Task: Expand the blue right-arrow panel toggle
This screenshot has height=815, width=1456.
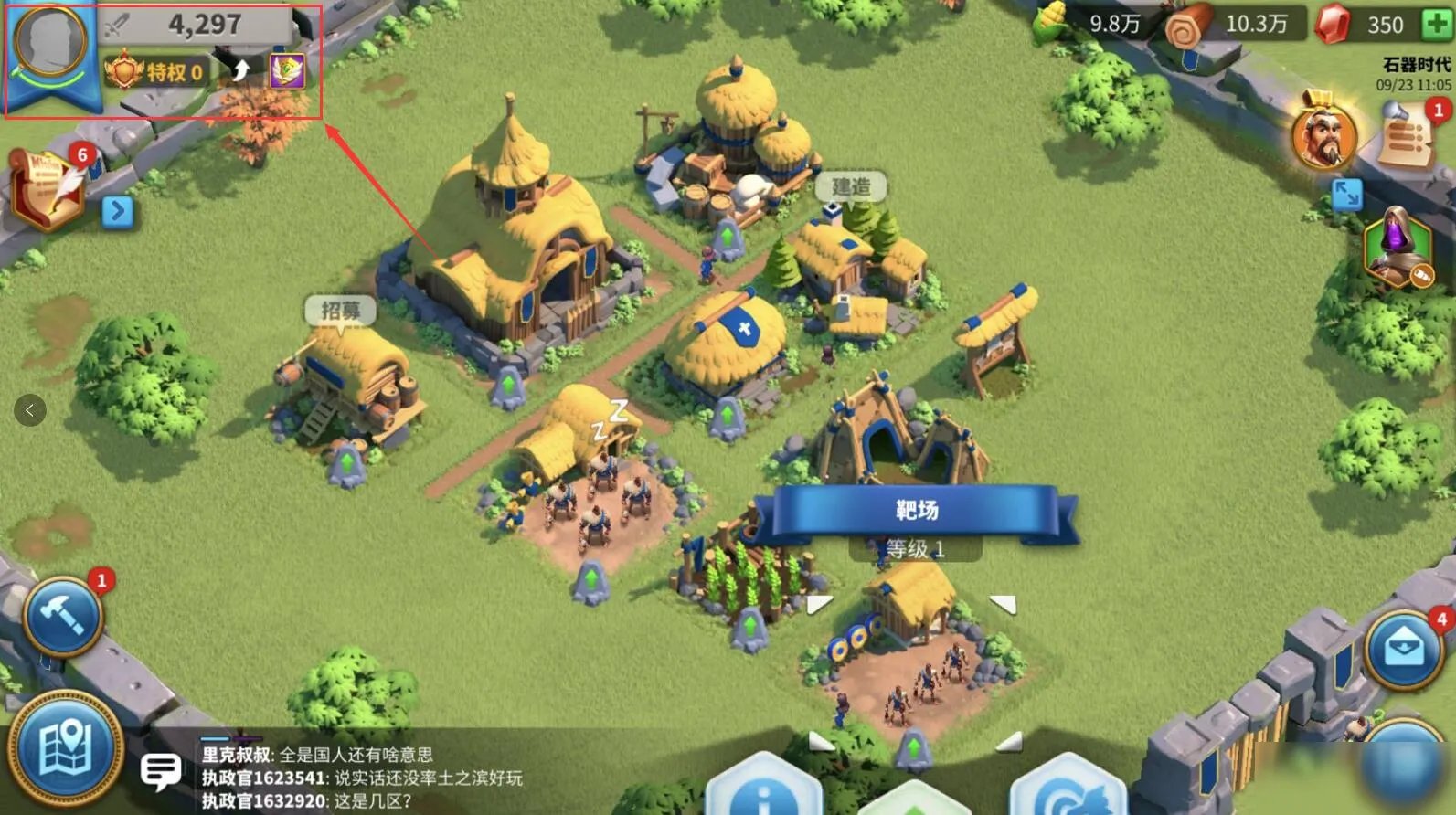Action: (117, 211)
